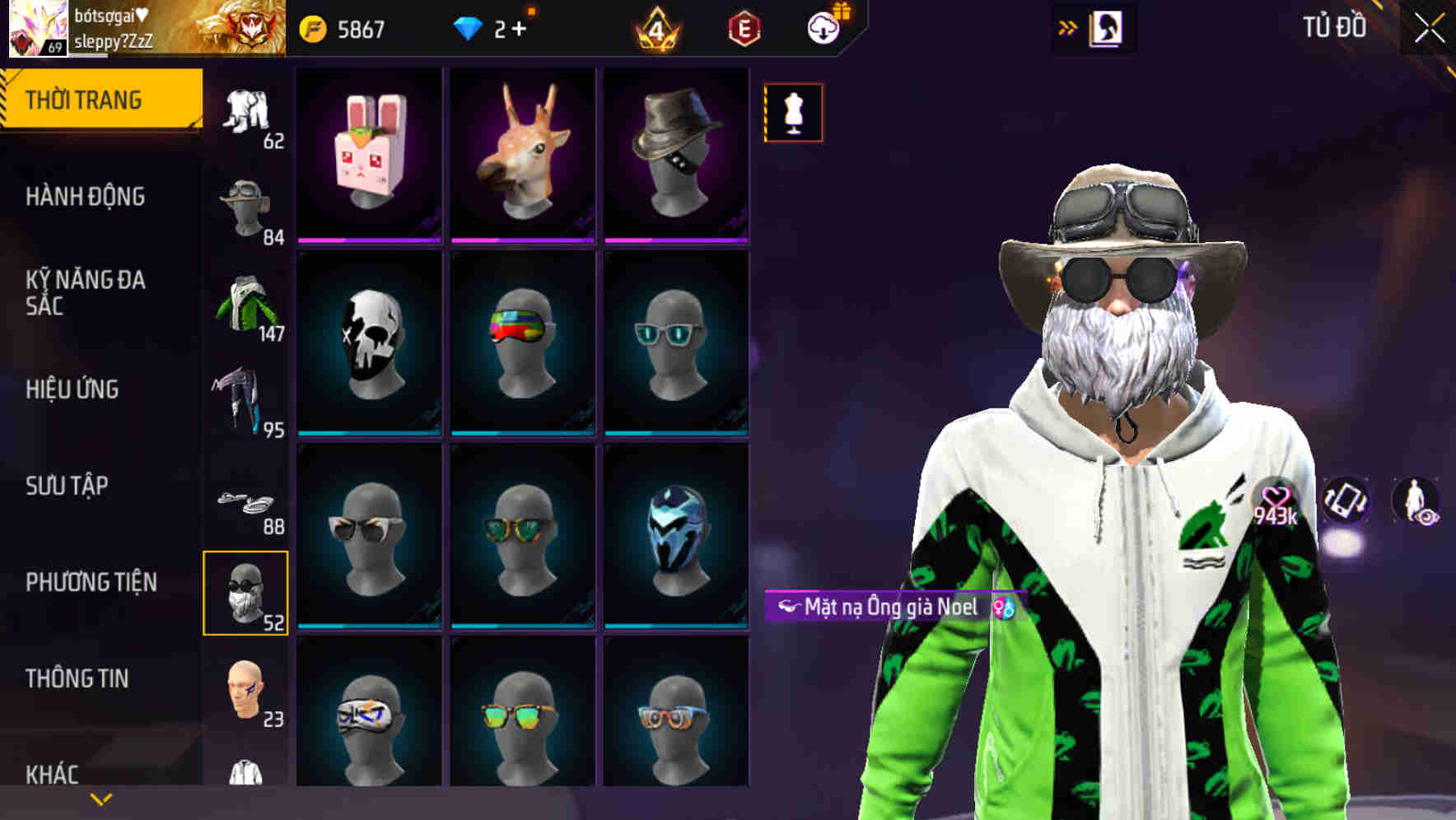This screenshot has height=820, width=1456.
Task: Click the heart icon showing 943k likes
Action: [1277, 496]
